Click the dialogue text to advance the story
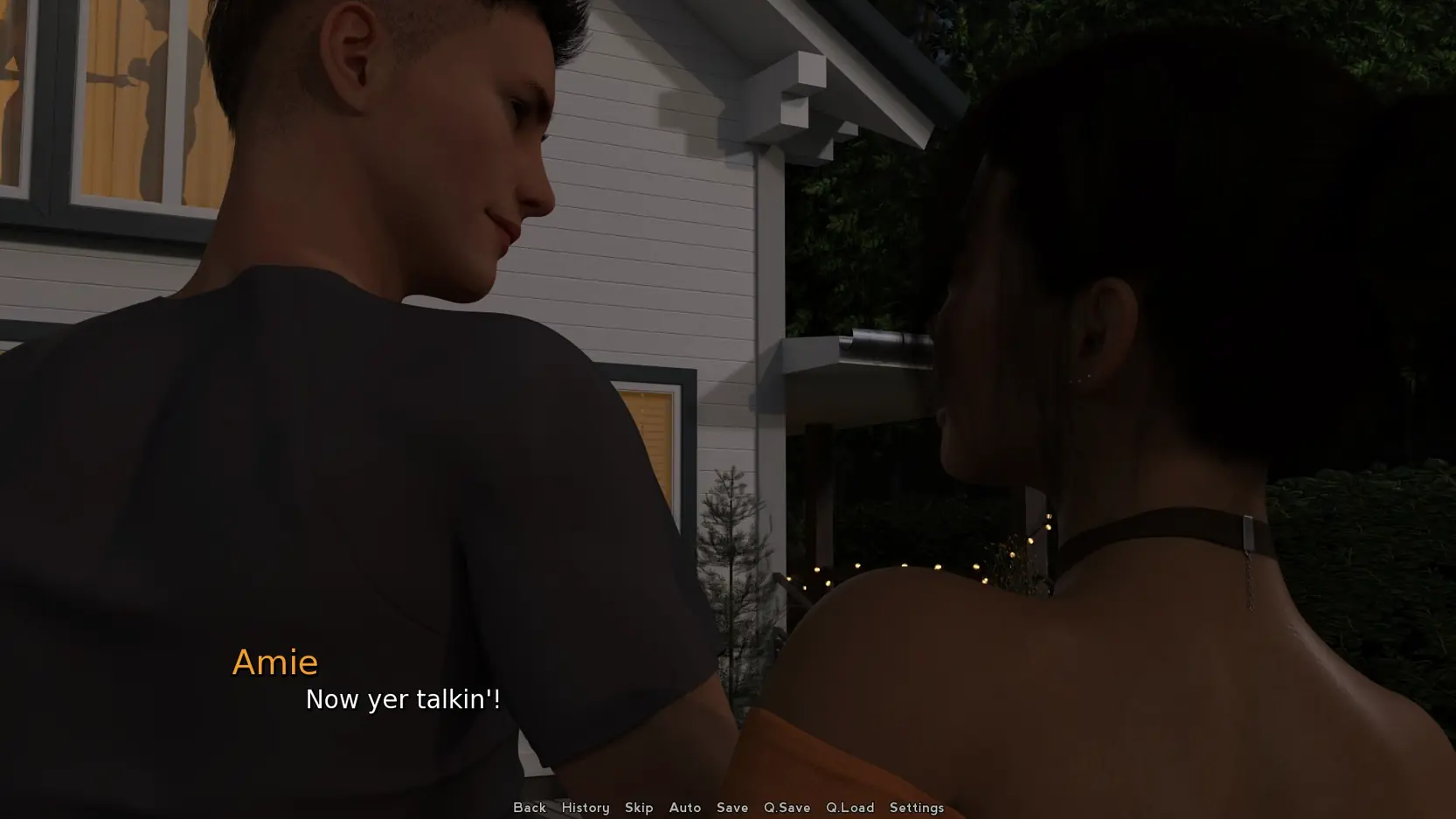The height and width of the screenshot is (819, 1456). coord(402,699)
